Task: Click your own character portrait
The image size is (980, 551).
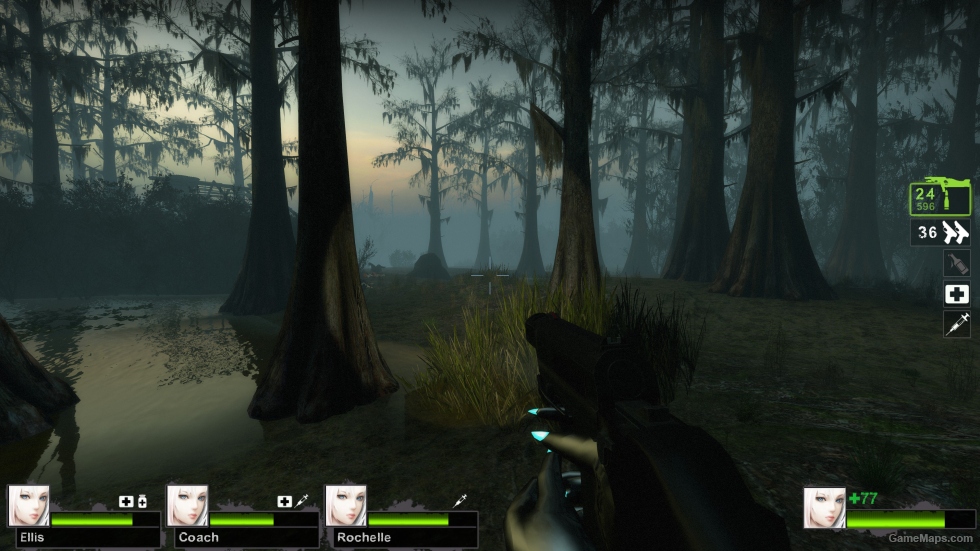Action: 824,507
